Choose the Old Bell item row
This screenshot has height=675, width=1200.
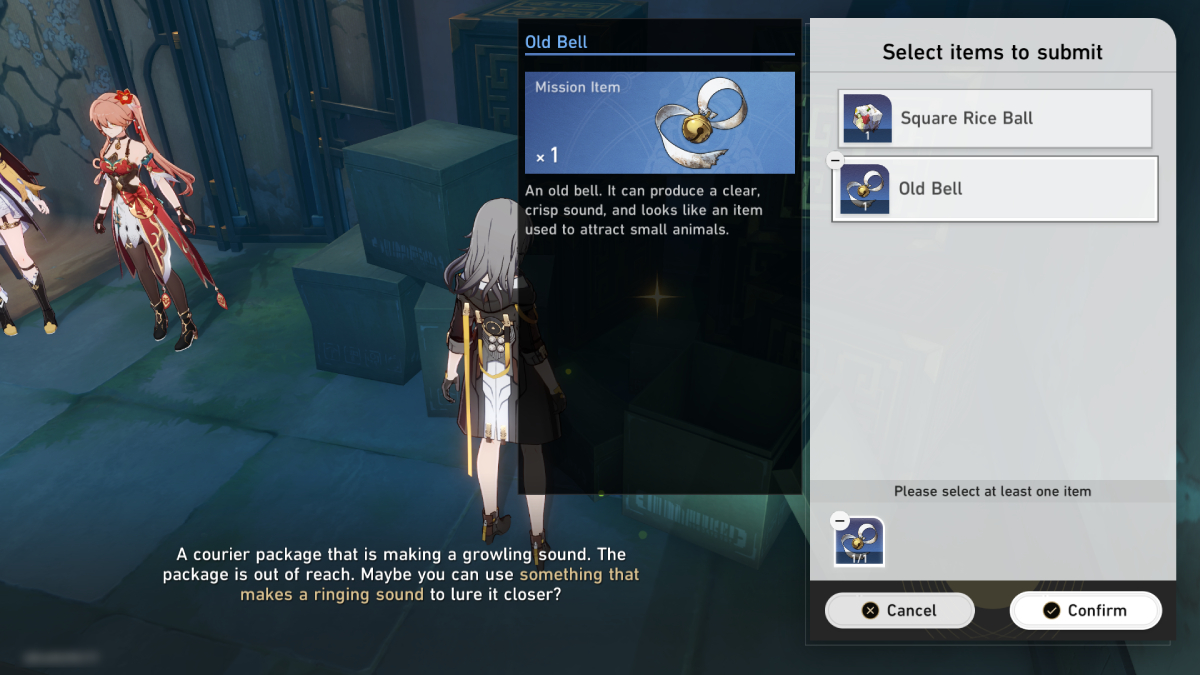click(x=995, y=189)
